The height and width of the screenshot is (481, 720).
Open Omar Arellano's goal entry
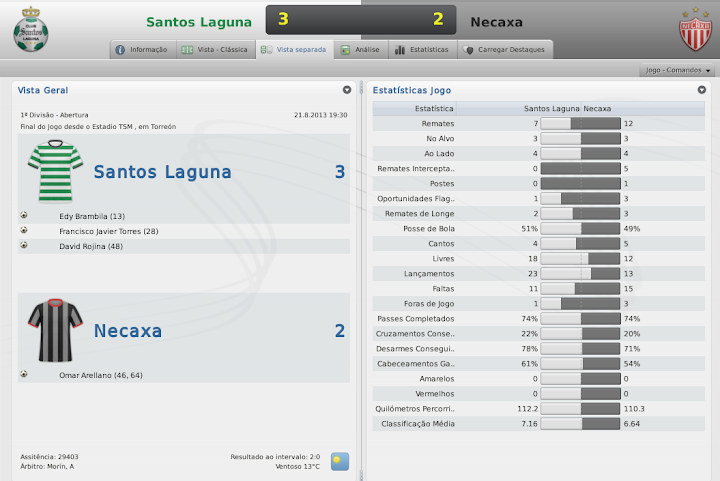(x=101, y=375)
